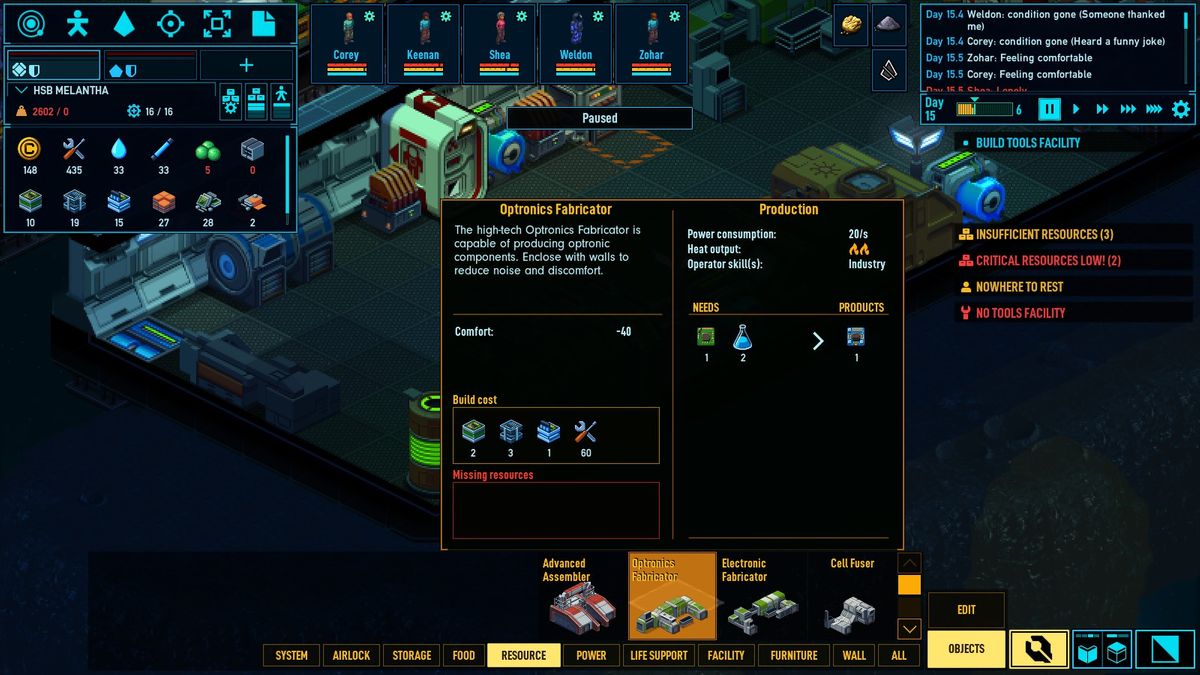Show ALL build objects

point(899,655)
